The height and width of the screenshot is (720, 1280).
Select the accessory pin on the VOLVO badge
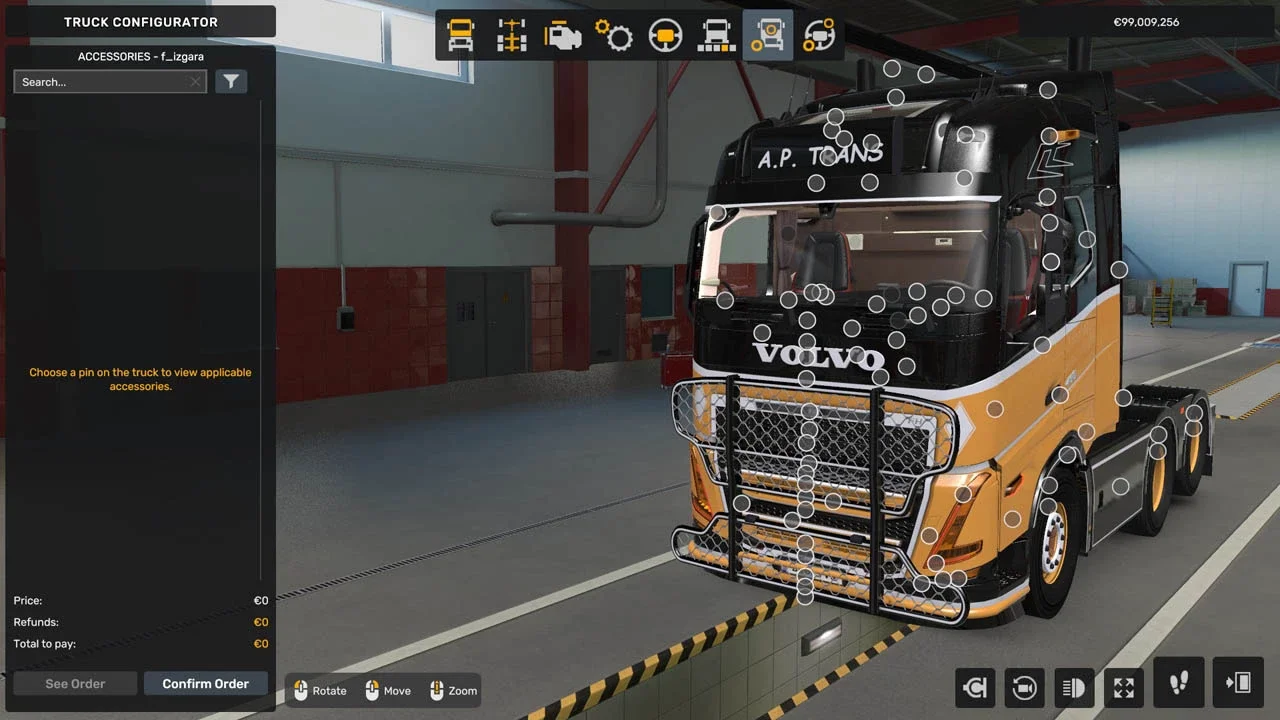click(x=807, y=356)
